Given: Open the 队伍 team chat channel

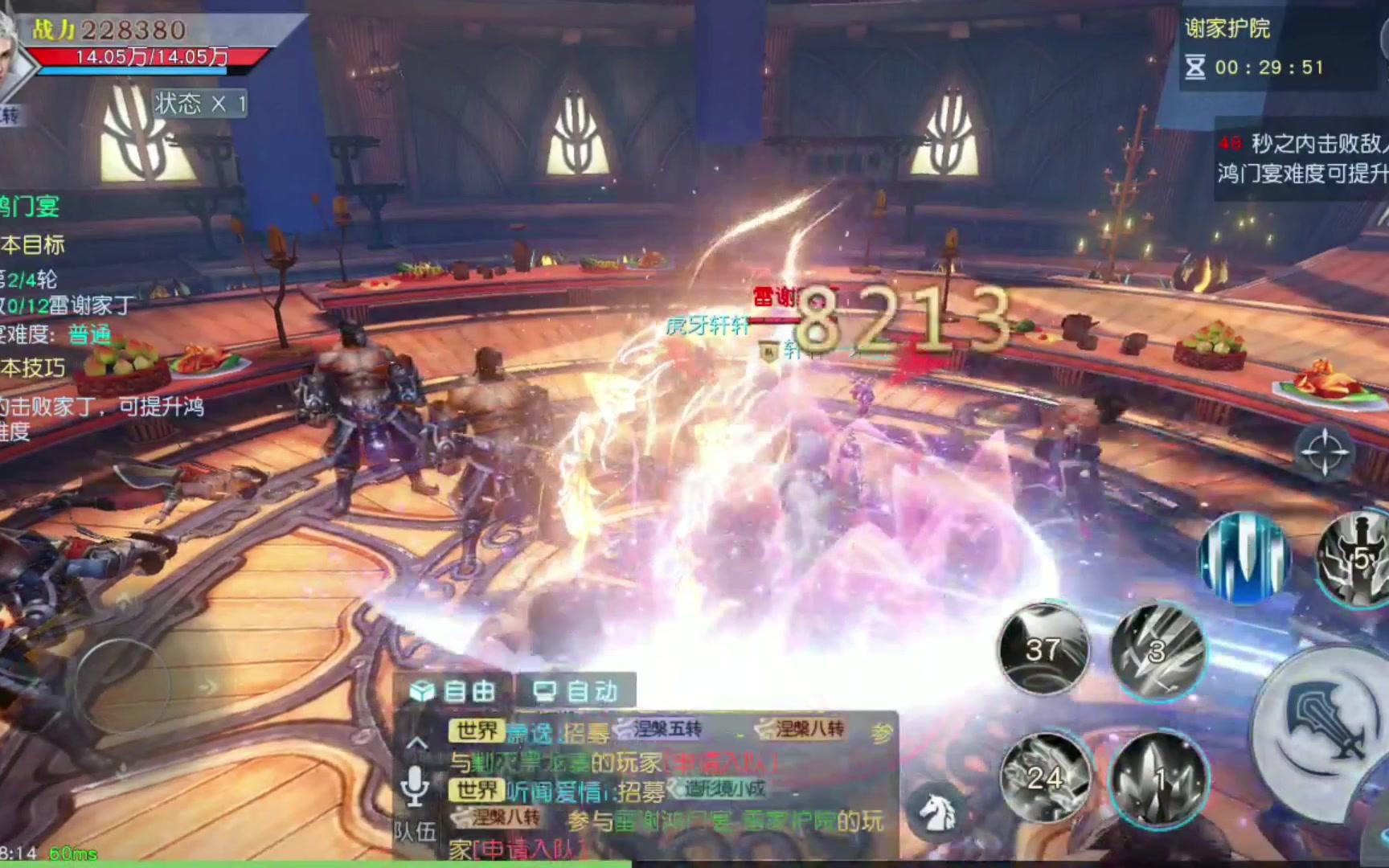Looking at the screenshot, I should point(415,831).
